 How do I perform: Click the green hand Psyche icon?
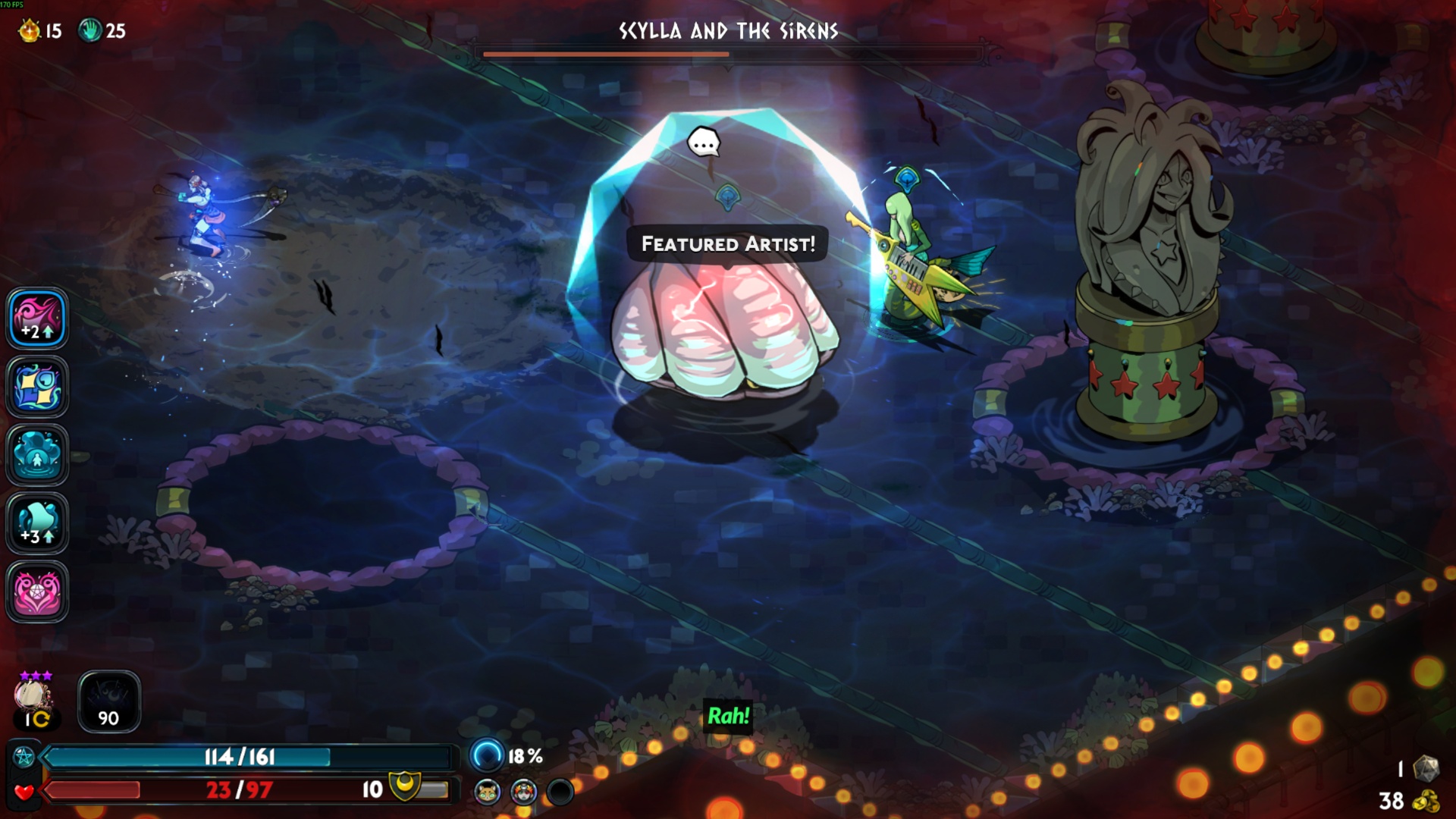(90, 30)
